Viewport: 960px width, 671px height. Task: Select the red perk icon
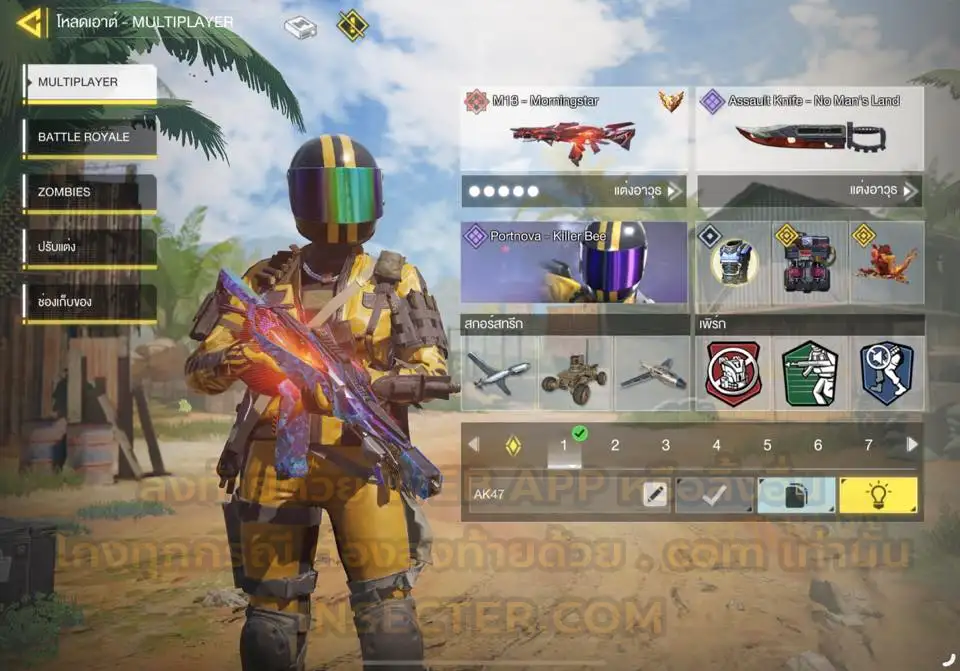pyautogui.click(x=733, y=373)
